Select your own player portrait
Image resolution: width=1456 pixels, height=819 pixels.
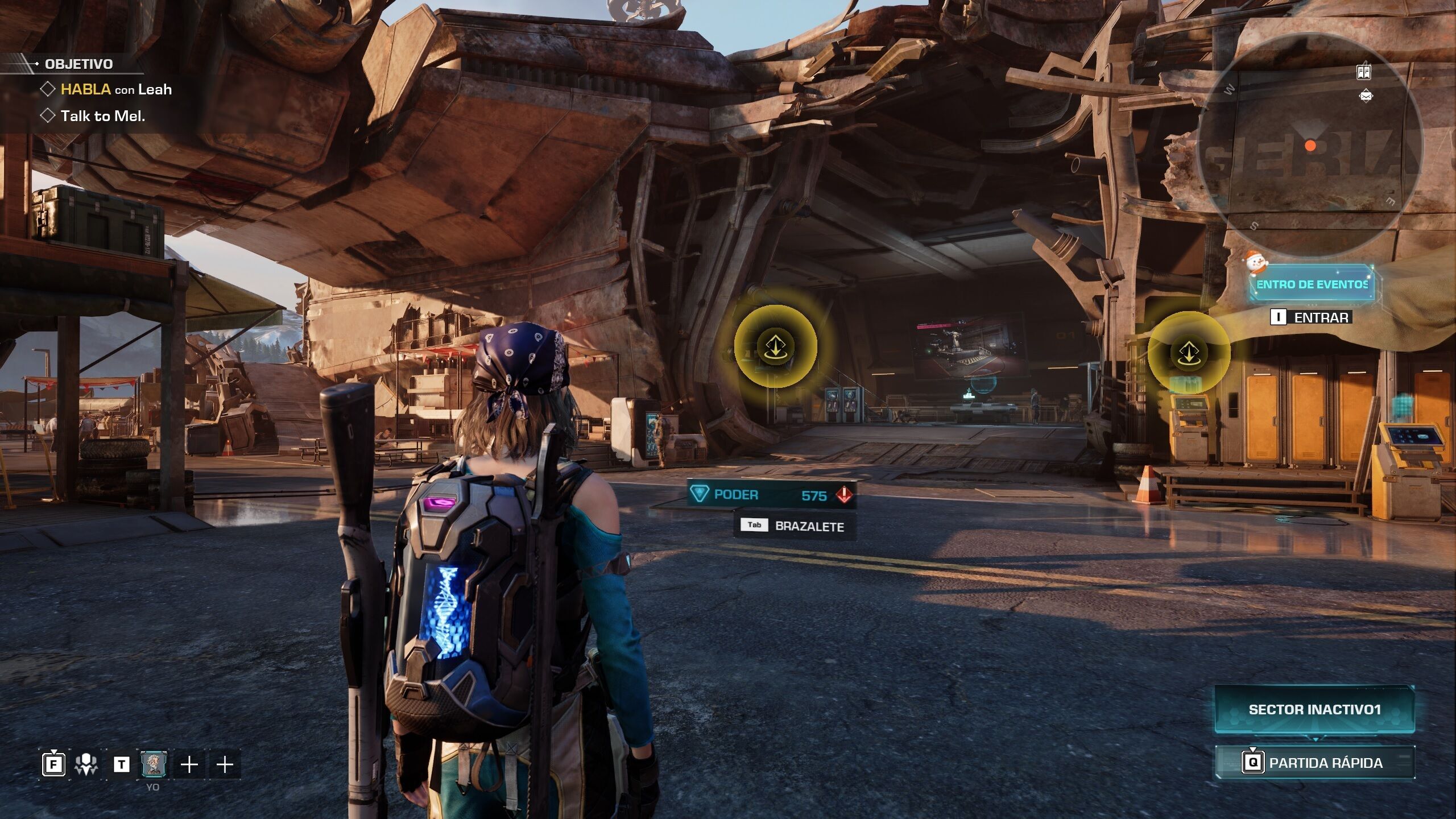click(x=154, y=764)
